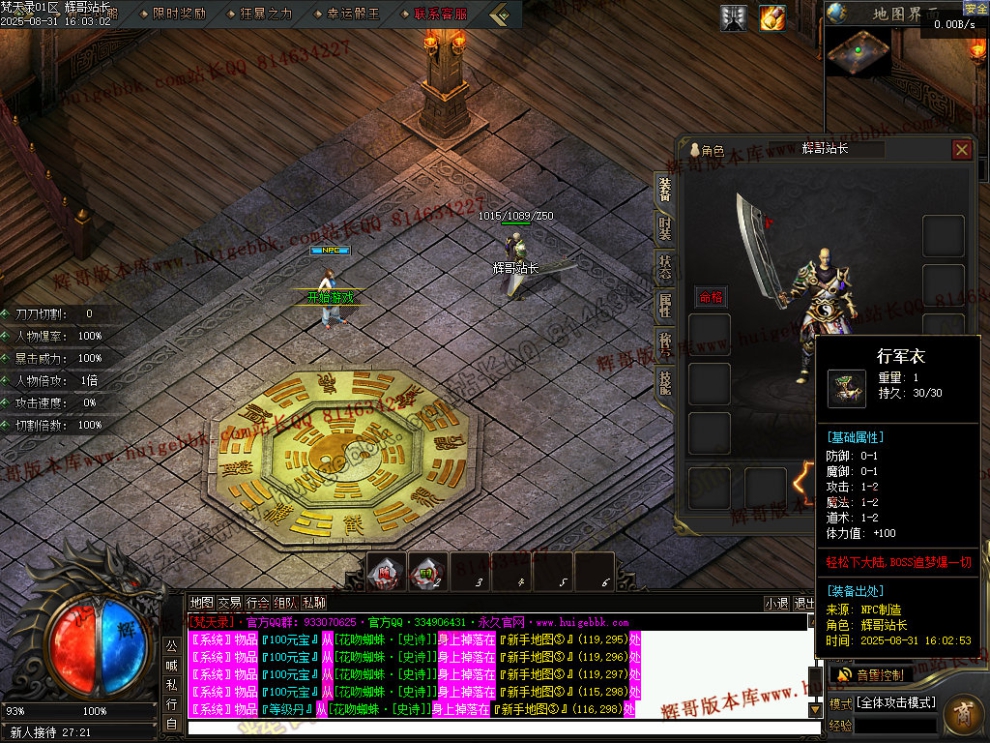Screen dimensions: 990x743
Task: Open the 狂暴之力 menu
Action: click(x=267, y=14)
